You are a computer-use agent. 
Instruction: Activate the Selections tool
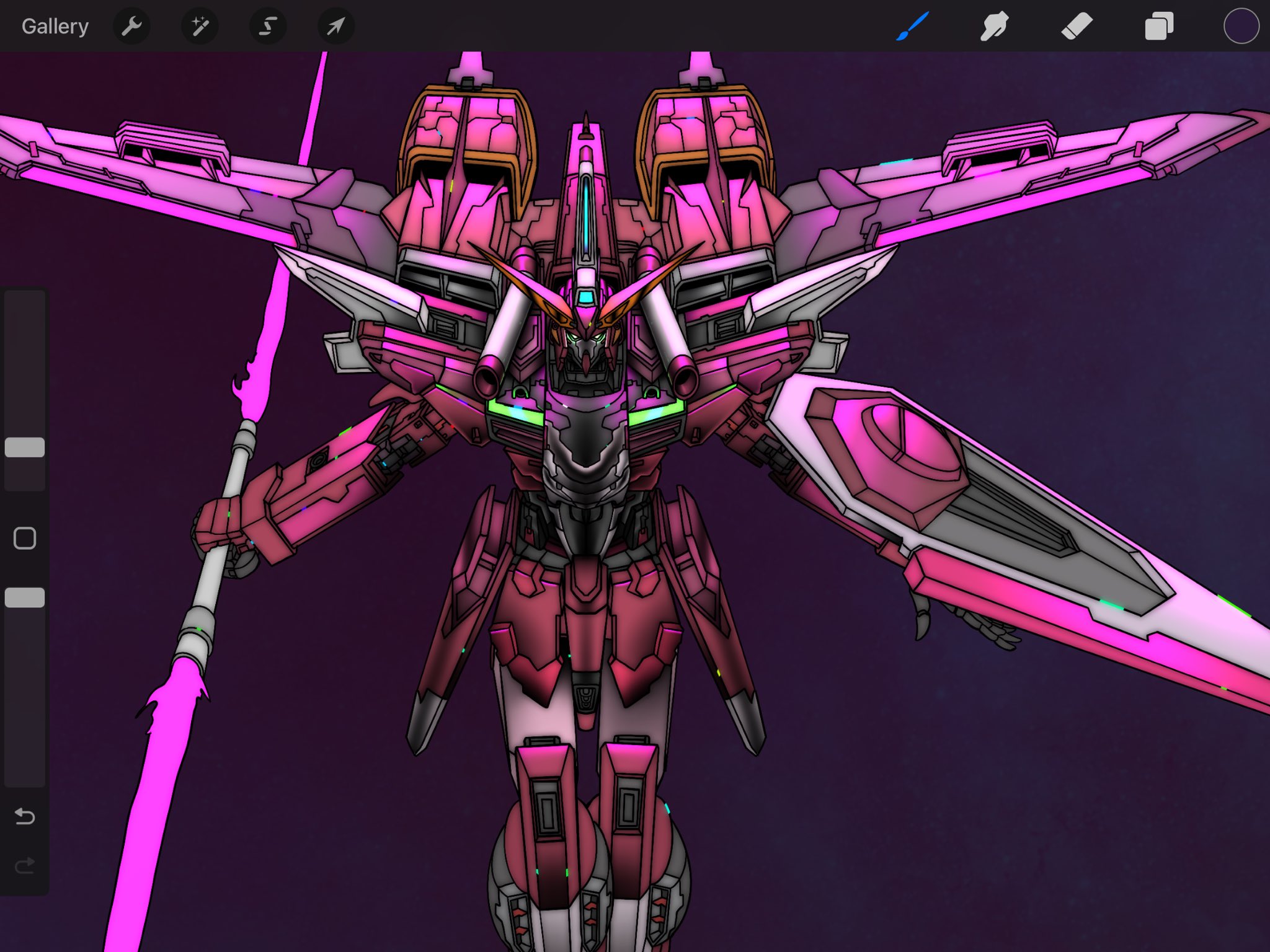click(267, 26)
